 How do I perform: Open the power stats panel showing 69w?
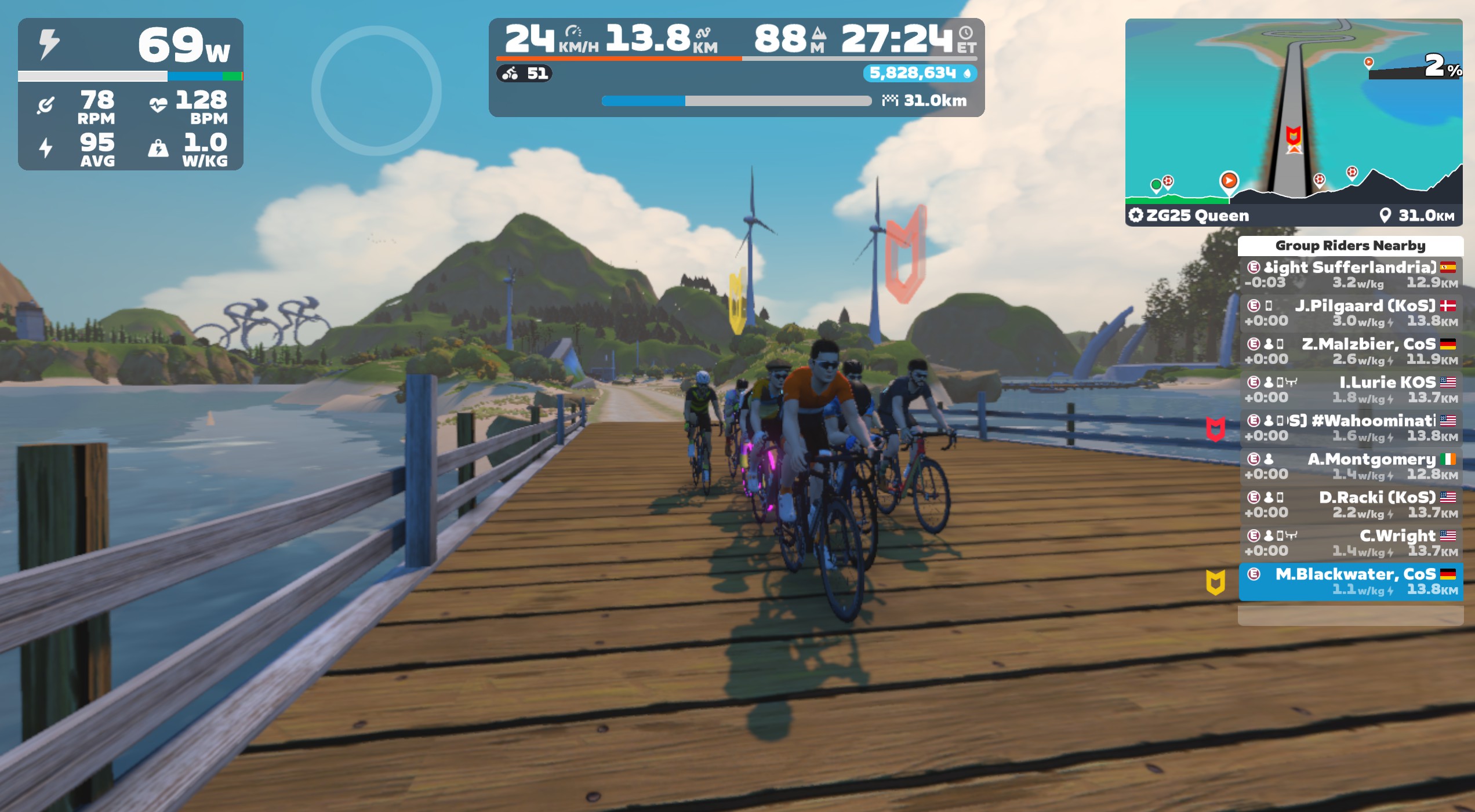click(x=130, y=94)
